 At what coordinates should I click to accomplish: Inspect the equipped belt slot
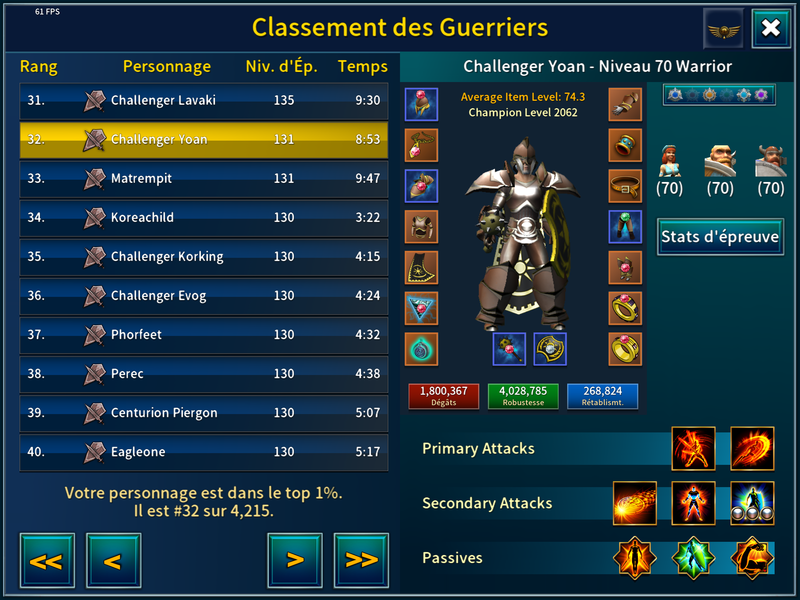(x=625, y=185)
